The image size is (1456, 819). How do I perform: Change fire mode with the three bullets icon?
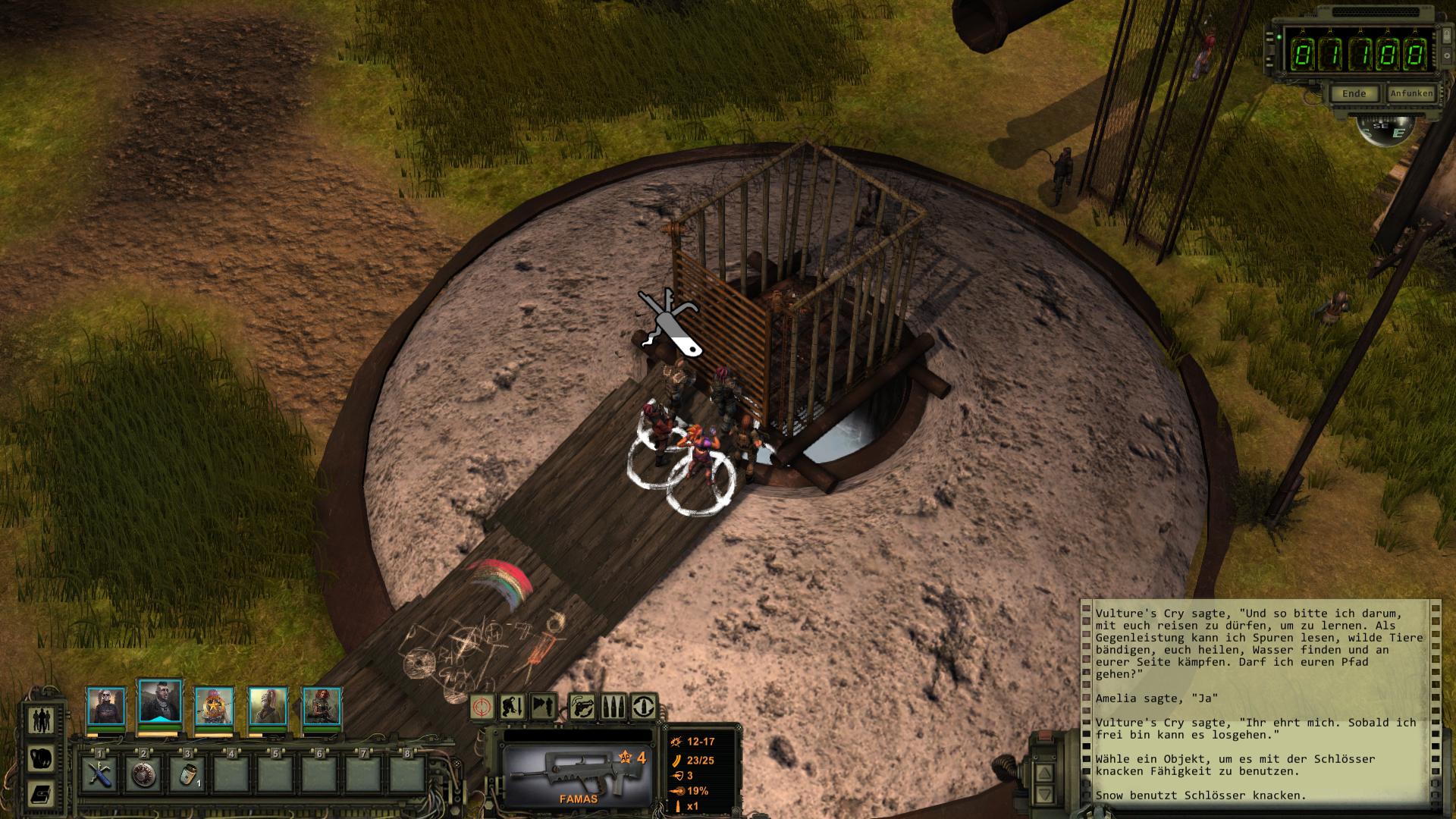pos(613,708)
